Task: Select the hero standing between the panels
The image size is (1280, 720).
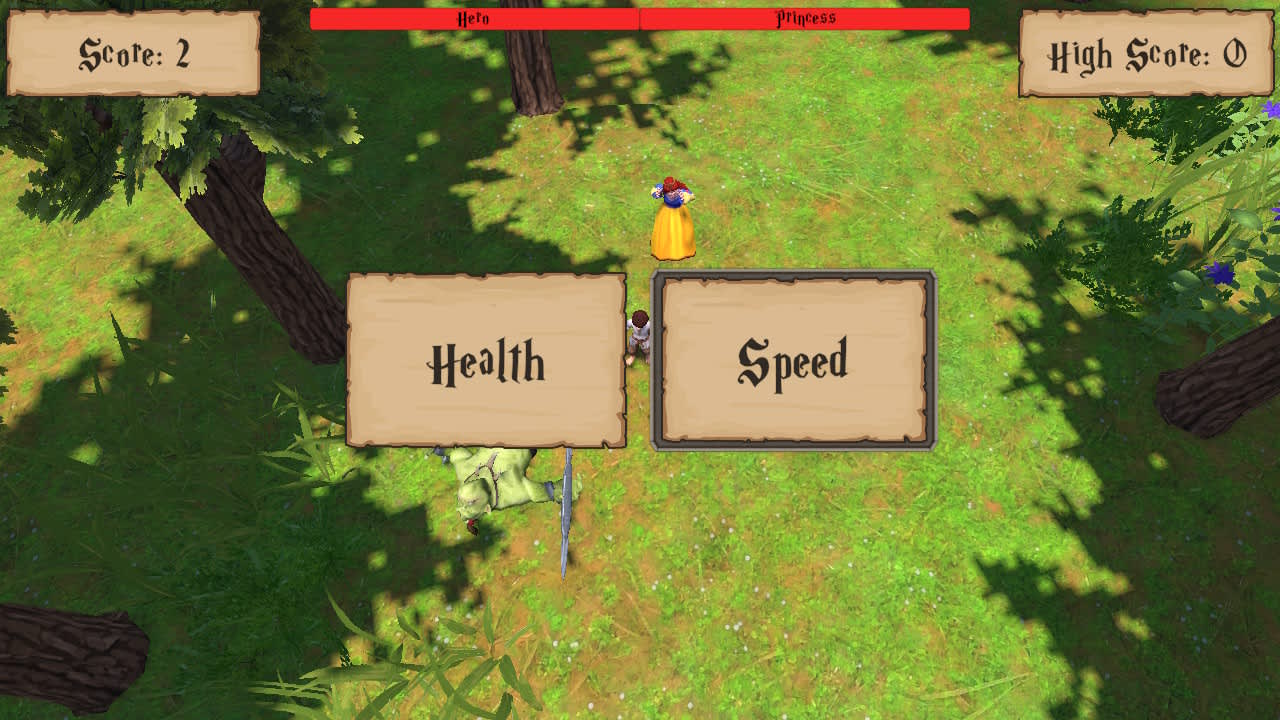Action: [x=640, y=335]
